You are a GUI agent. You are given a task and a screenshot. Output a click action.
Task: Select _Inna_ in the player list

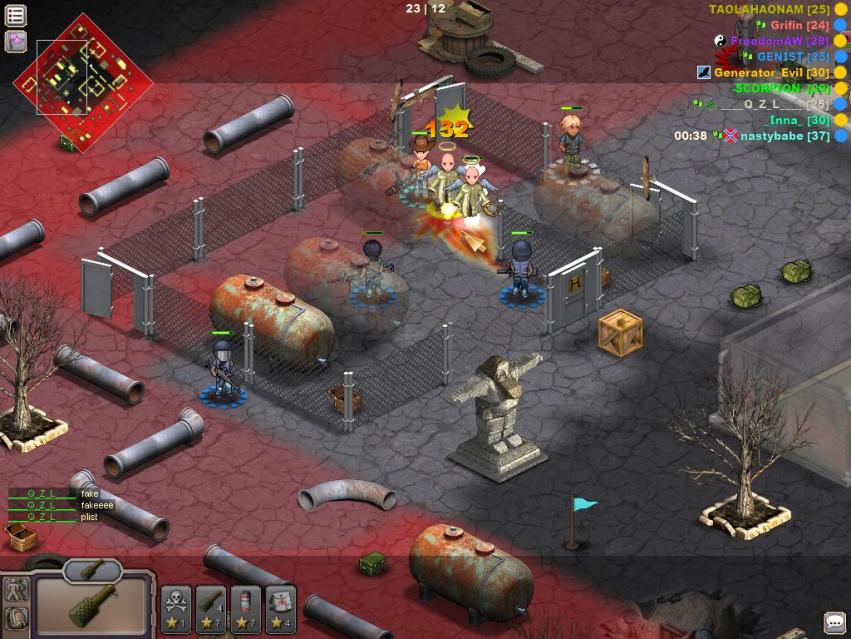[799, 120]
